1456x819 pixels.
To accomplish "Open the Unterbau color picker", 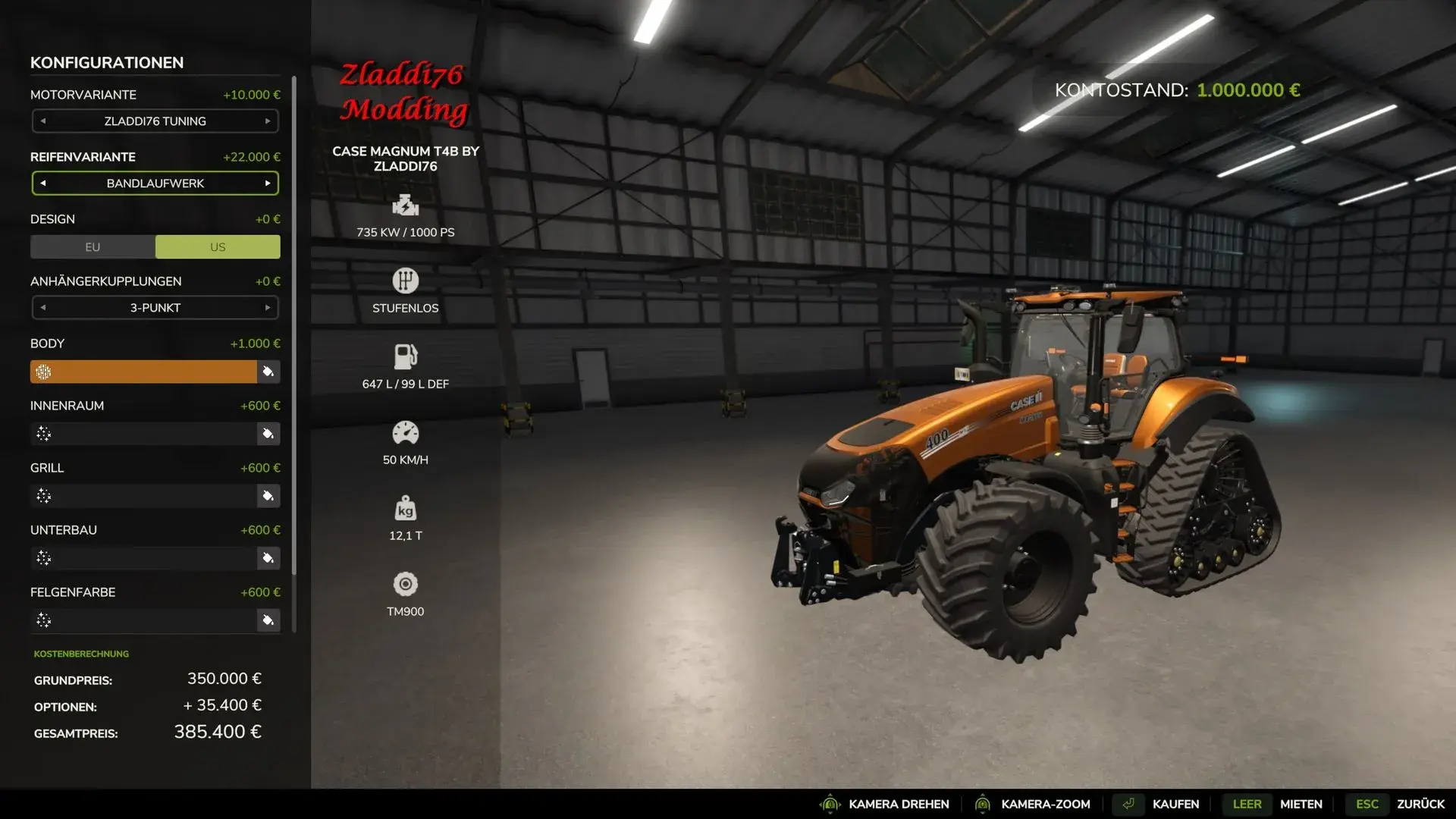I will pyautogui.click(x=268, y=558).
